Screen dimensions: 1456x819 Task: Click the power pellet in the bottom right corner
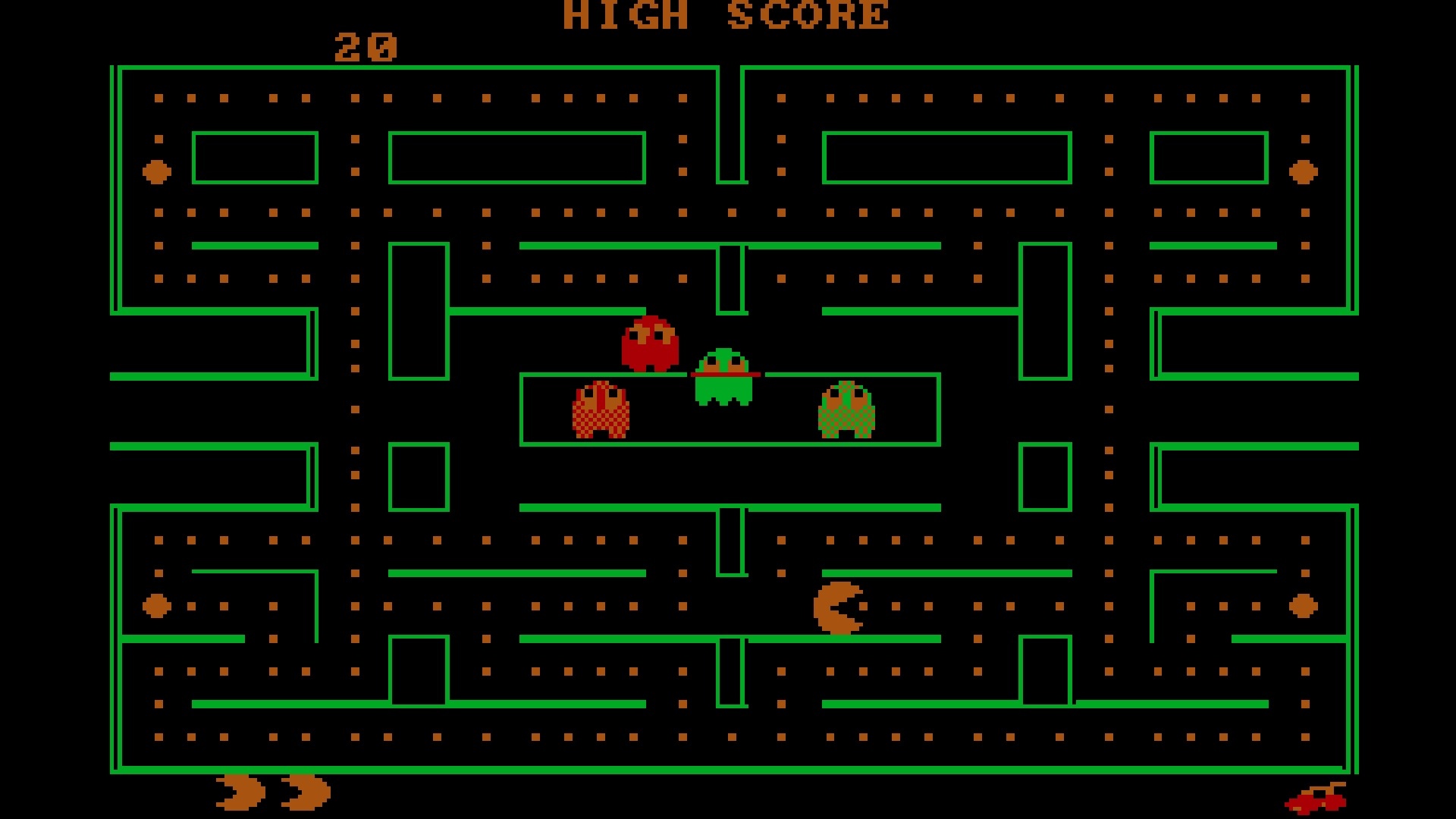point(1301,604)
